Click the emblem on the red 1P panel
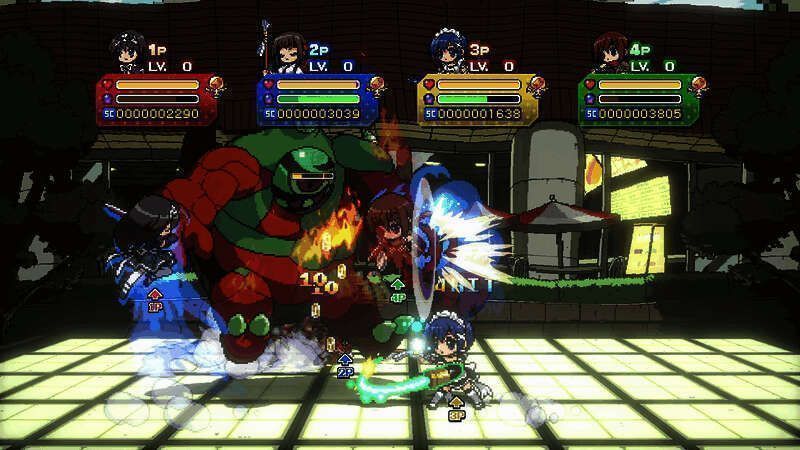 coord(214,86)
